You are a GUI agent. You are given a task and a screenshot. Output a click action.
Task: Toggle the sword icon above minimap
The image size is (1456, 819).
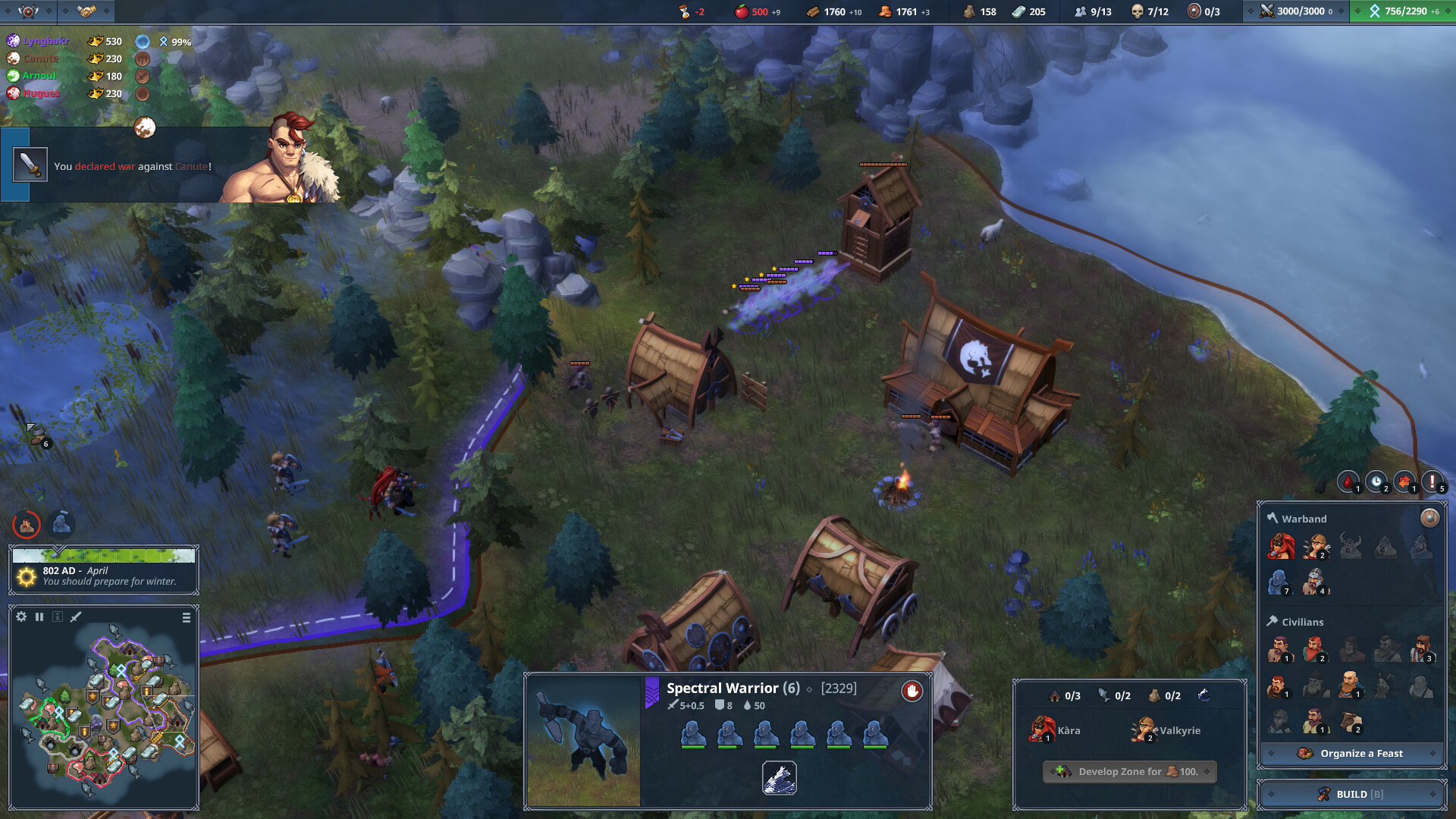(76, 617)
